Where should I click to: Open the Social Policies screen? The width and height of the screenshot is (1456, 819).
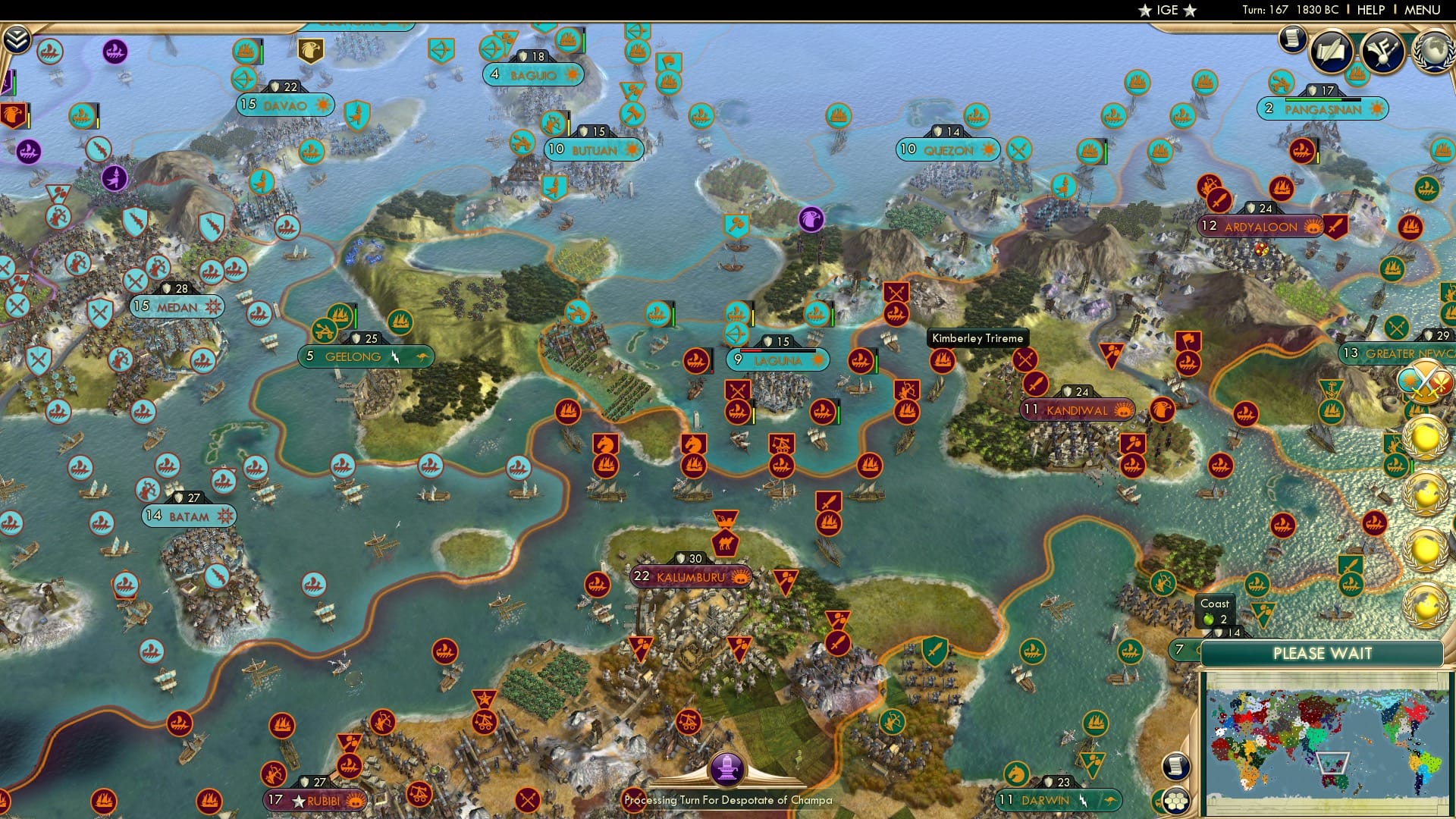pos(1331,51)
